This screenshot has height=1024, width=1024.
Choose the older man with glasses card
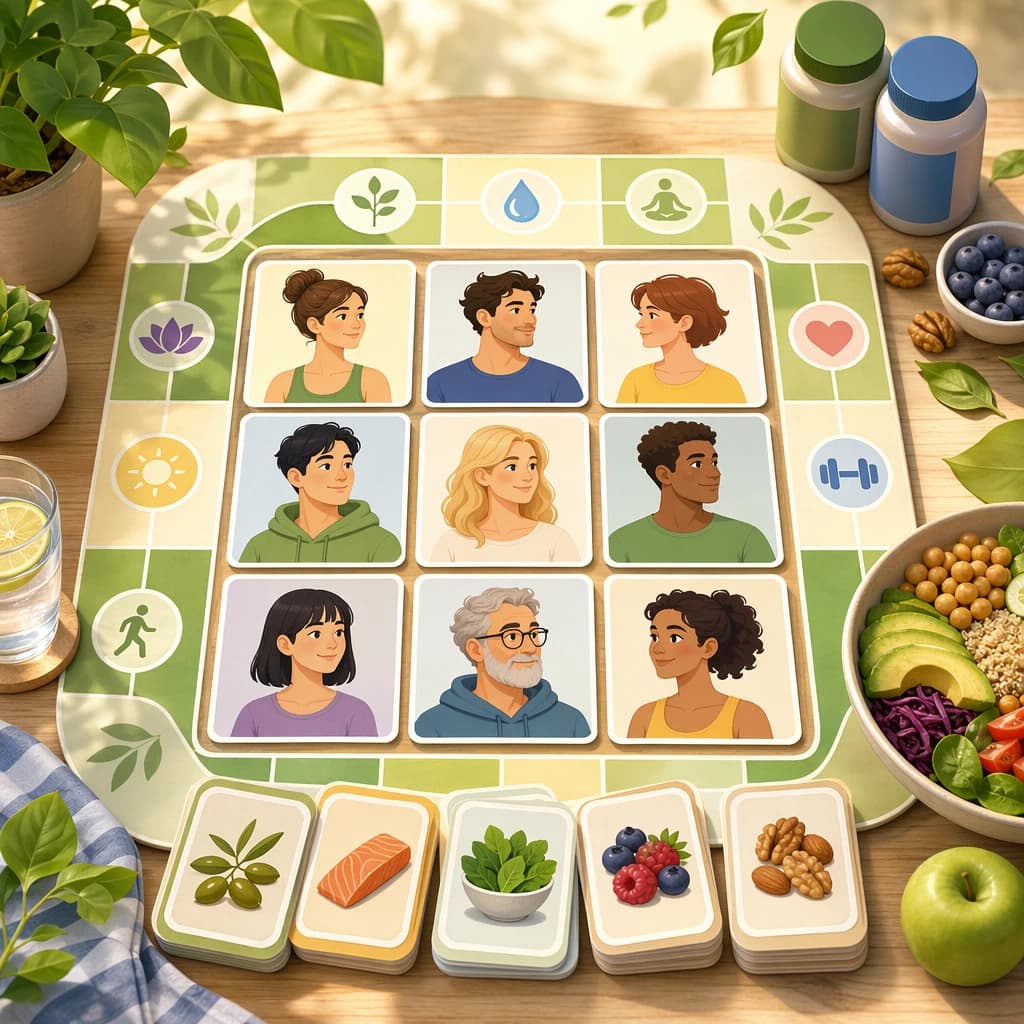point(503,658)
